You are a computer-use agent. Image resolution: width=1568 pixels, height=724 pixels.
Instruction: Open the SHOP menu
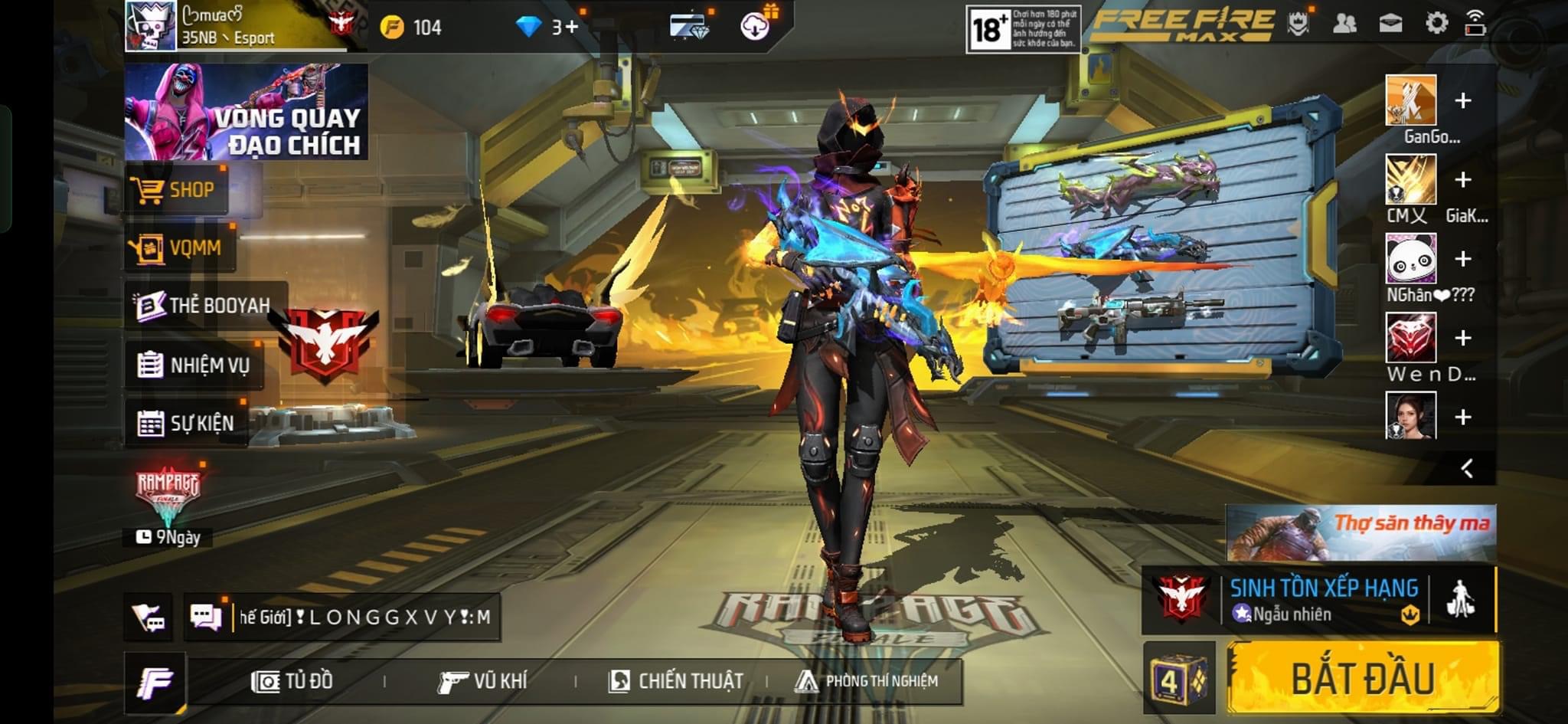tap(176, 189)
